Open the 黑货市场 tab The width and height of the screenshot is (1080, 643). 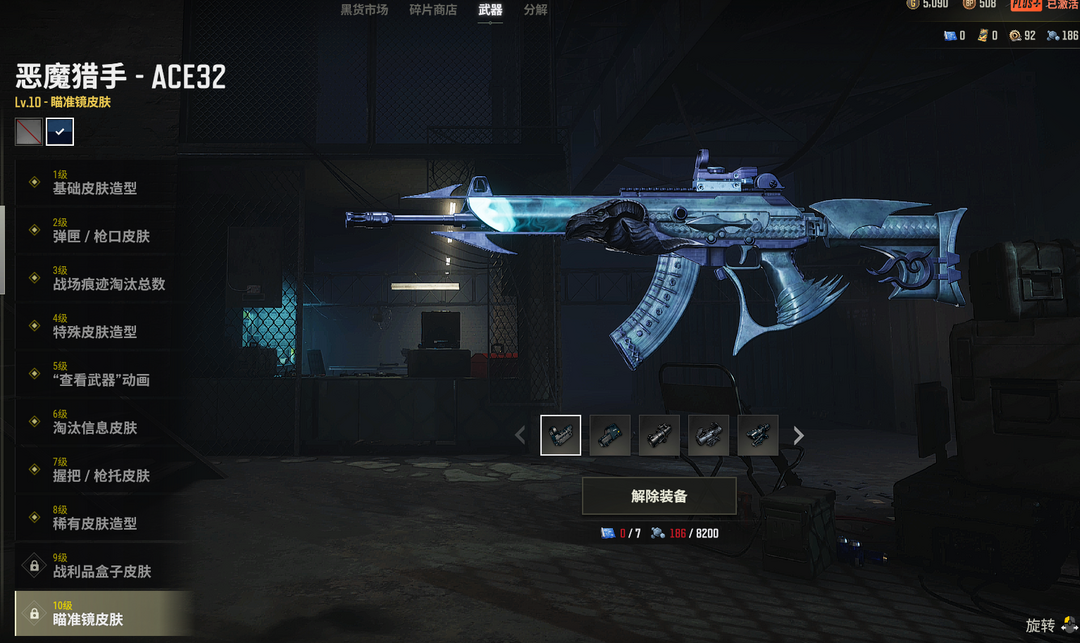pos(364,10)
